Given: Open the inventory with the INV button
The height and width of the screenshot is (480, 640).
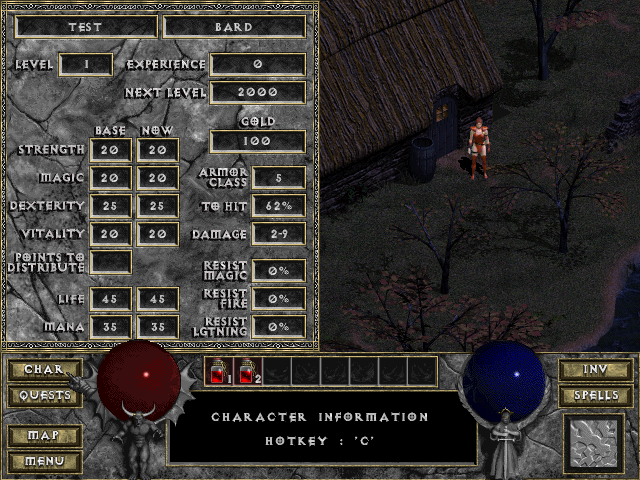Looking at the screenshot, I should [x=595, y=370].
